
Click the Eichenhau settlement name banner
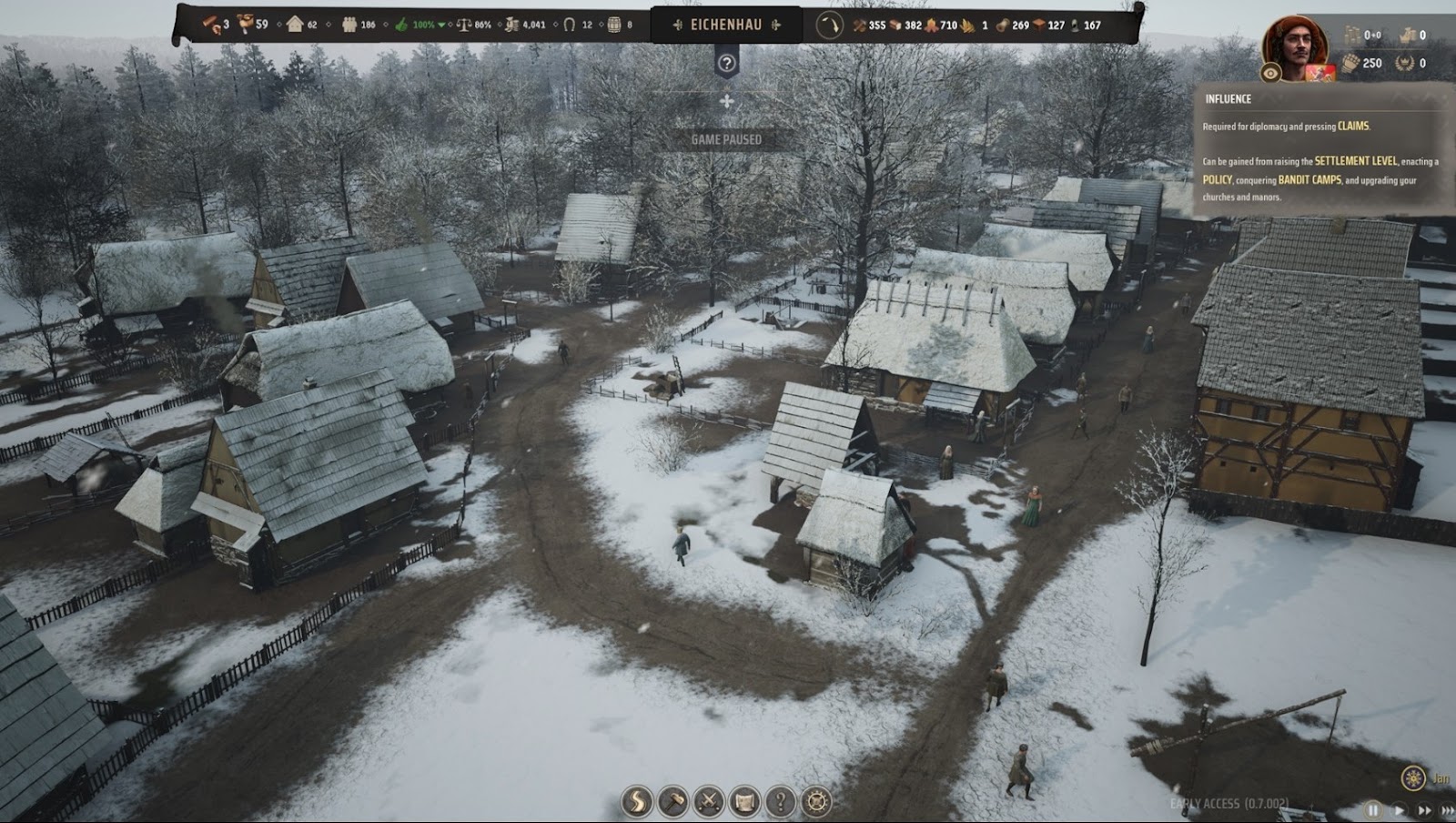(x=725, y=25)
